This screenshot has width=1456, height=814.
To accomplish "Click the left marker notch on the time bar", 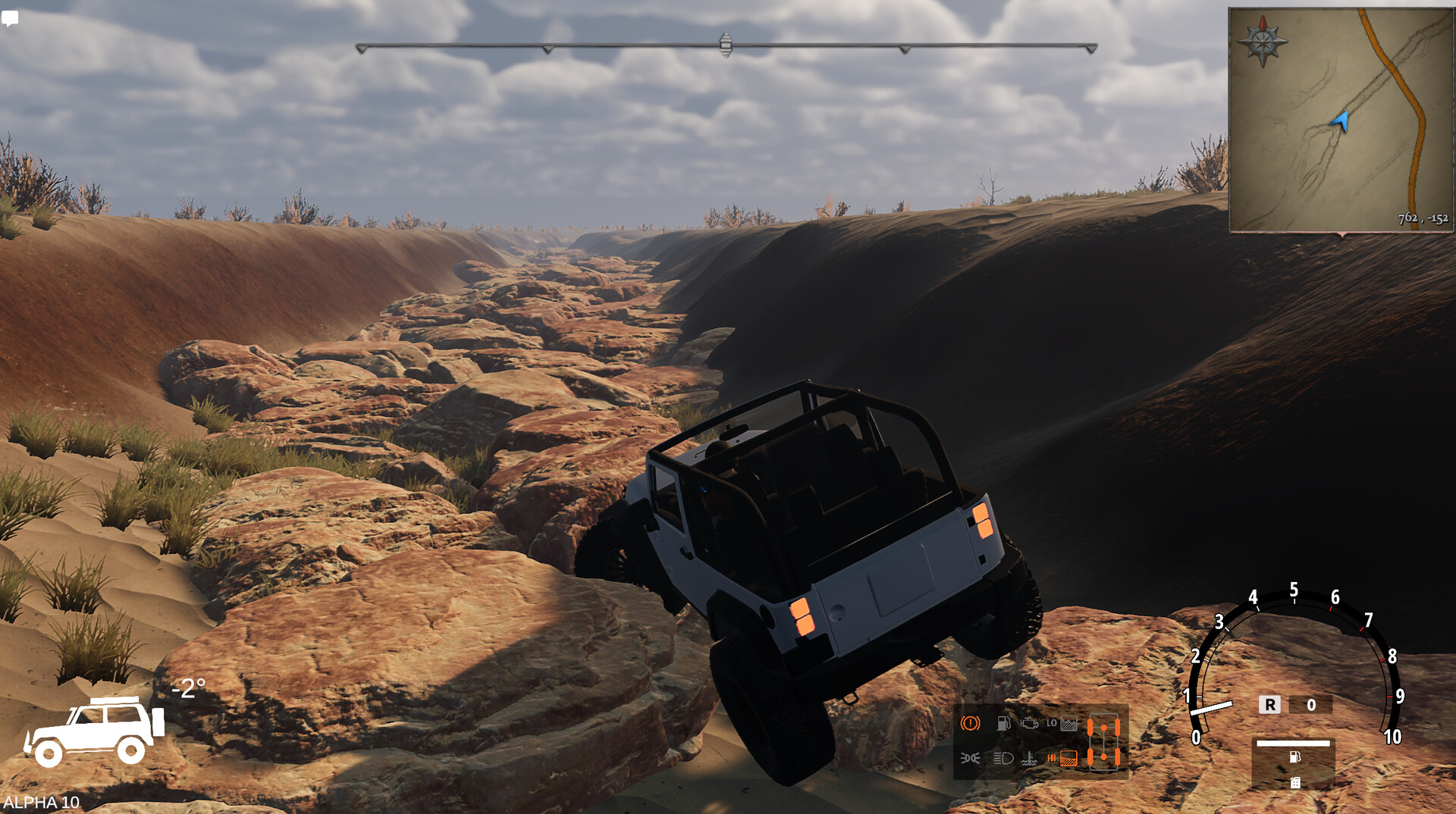I will pos(546,47).
